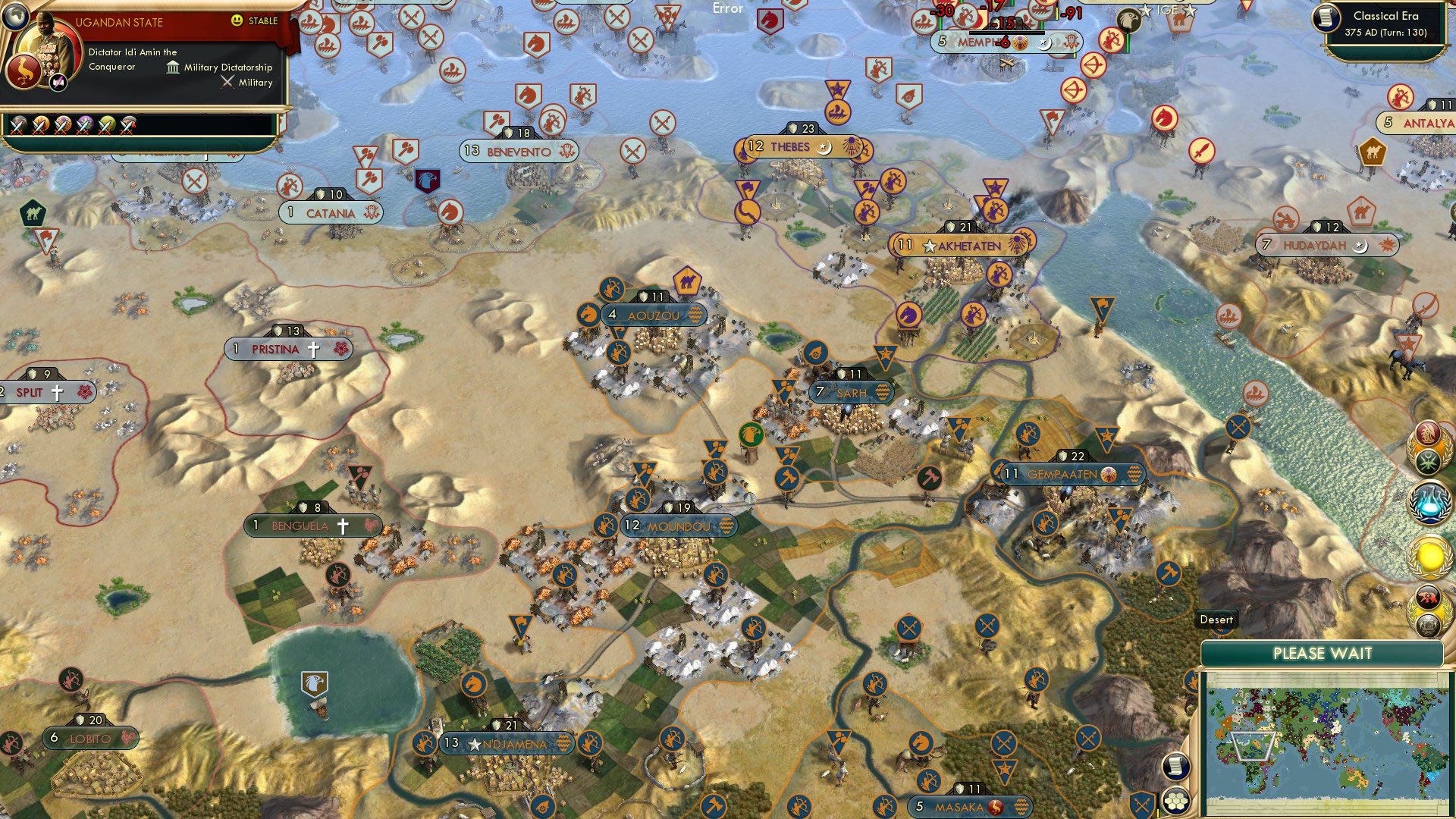Click the red bear barbarian notification medallion
This screenshot has width=1456, height=819.
coord(1428,595)
